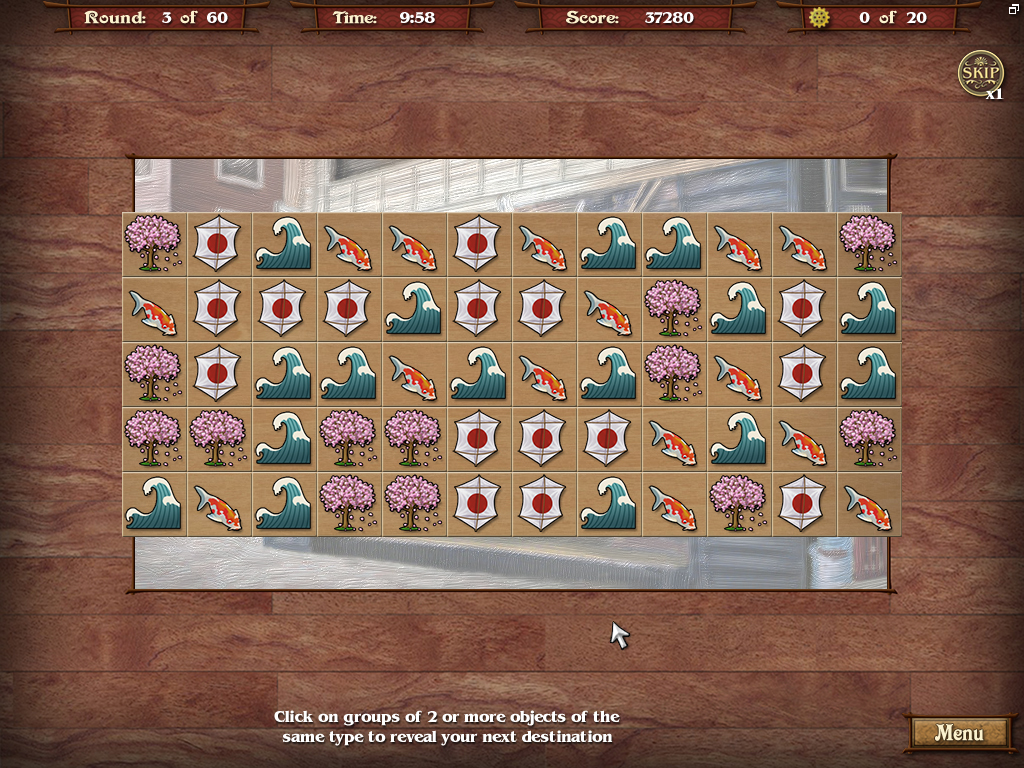Use the Skip token button
The image size is (1024, 768).
[x=980, y=74]
